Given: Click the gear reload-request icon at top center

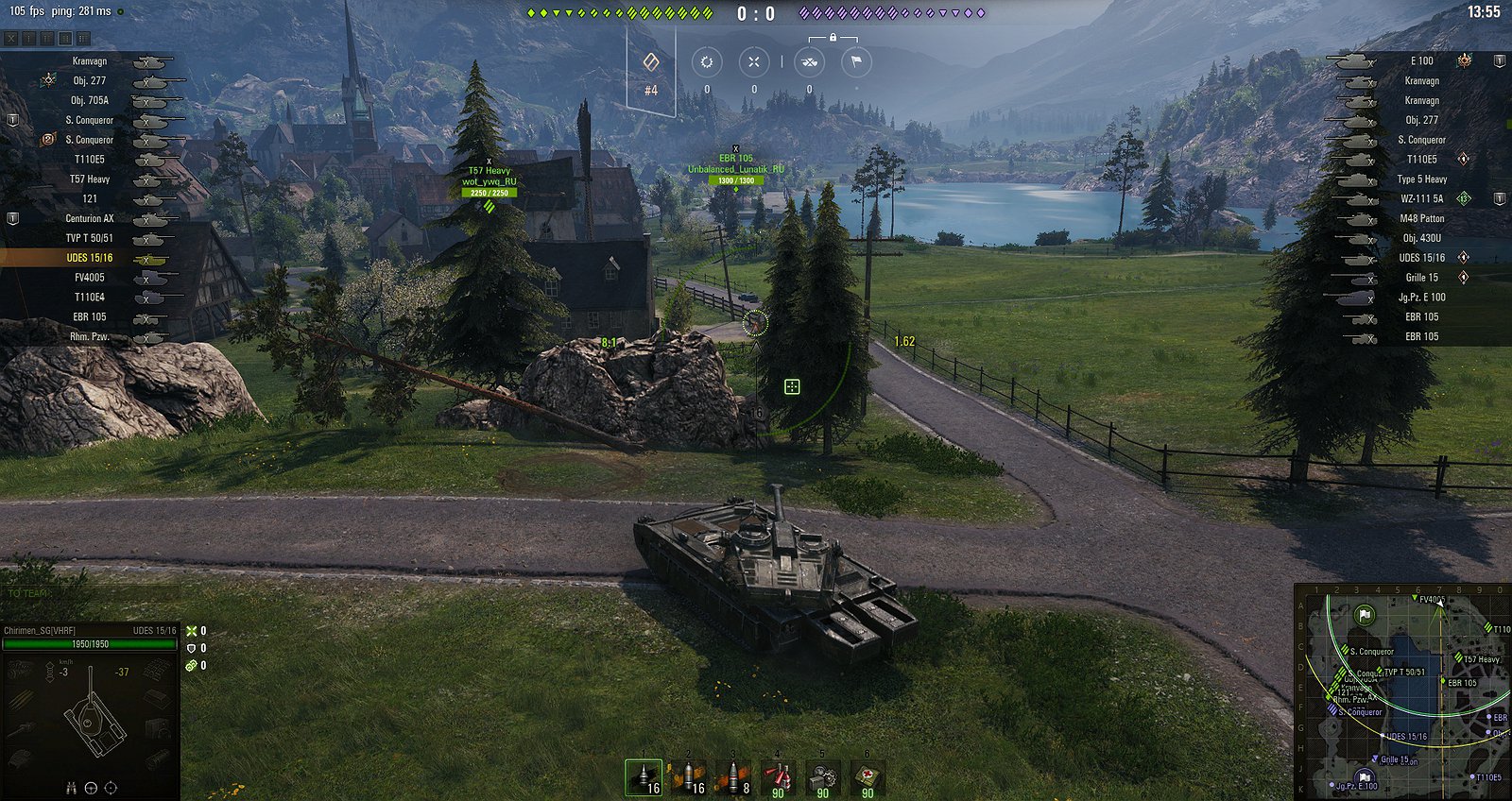Looking at the screenshot, I should coord(707,61).
